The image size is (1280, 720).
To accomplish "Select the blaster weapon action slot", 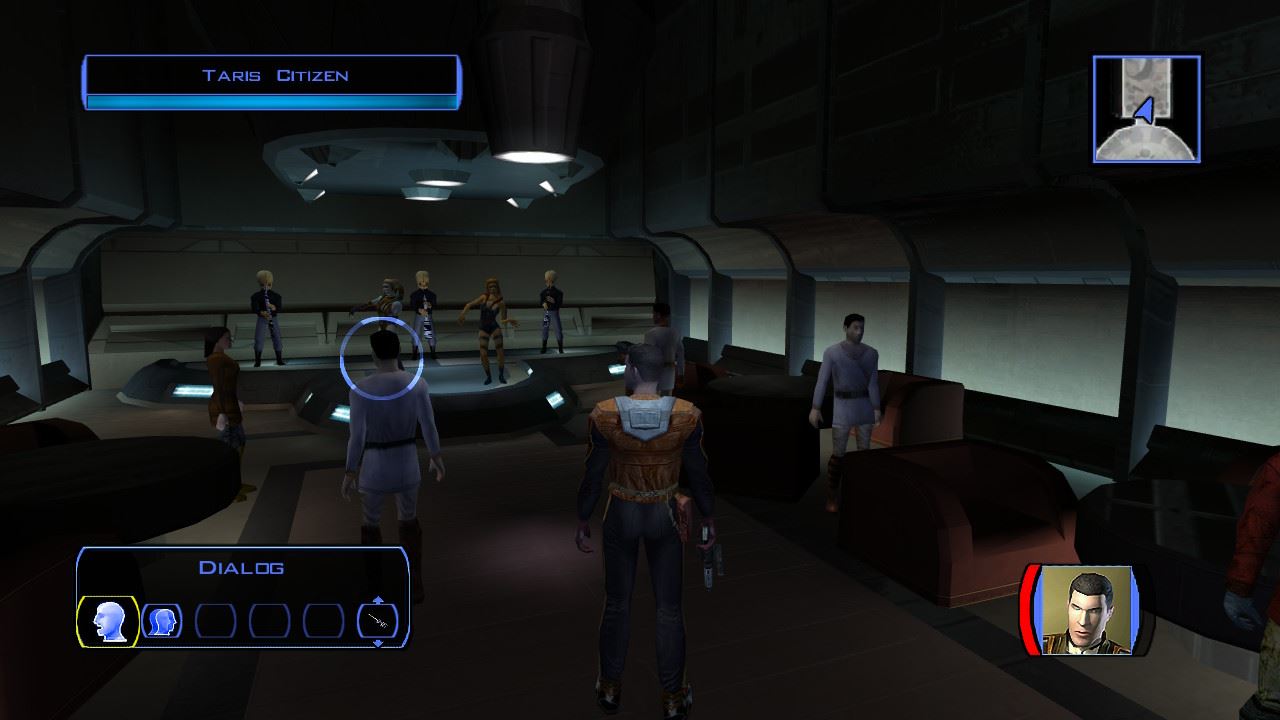I will pos(377,622).
